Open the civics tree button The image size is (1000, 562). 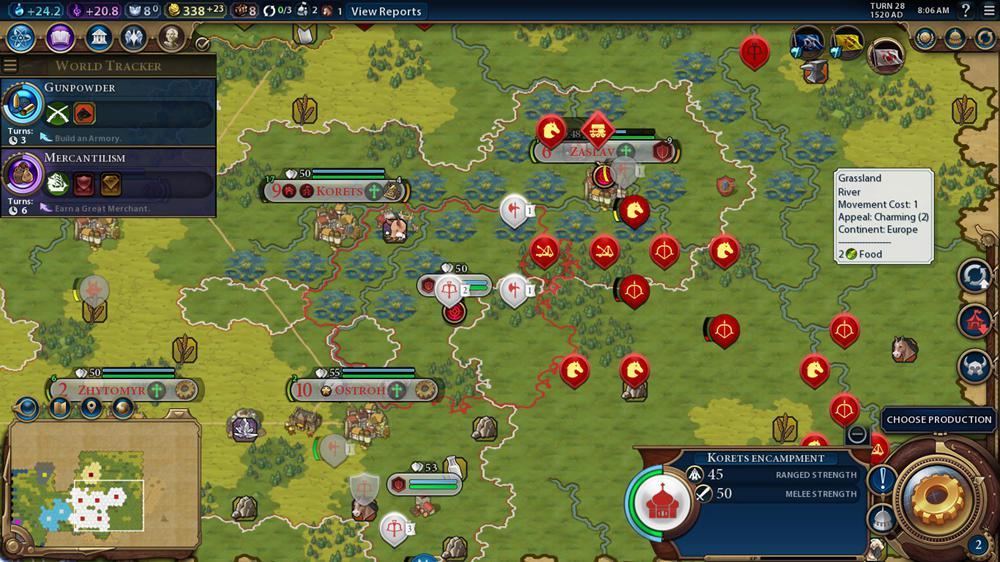(60, 38)
